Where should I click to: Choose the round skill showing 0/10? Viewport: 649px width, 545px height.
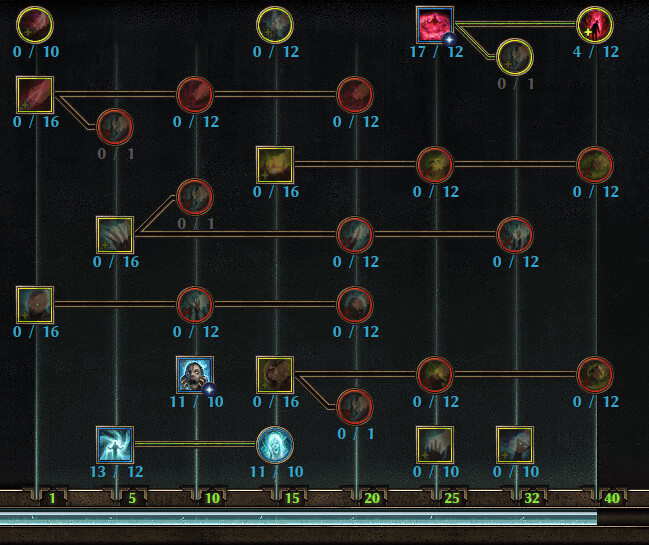point(35,24)
